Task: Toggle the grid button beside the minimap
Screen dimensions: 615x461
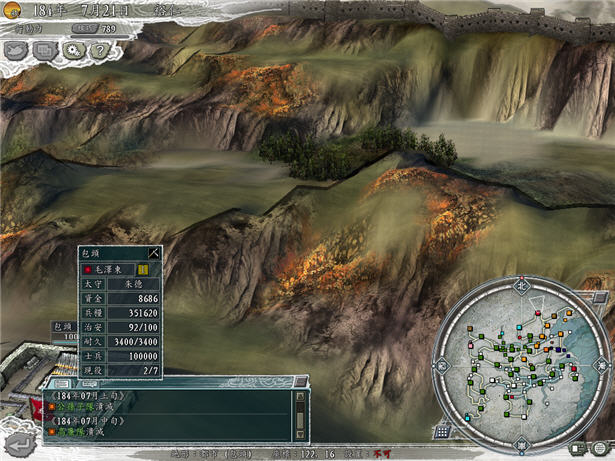Action: pos(441,431)
